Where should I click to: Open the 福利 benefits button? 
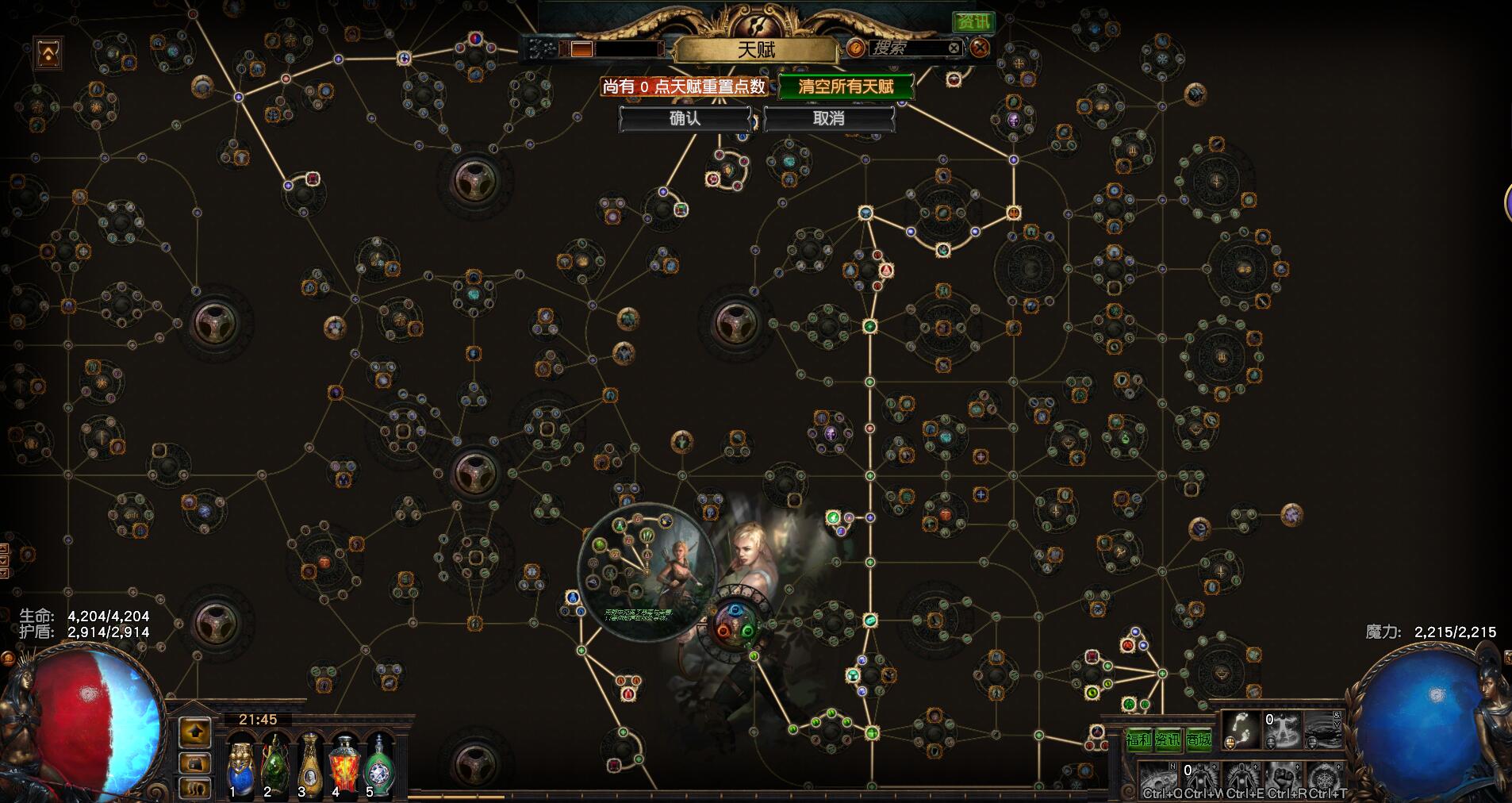[x=1138, y=740]
